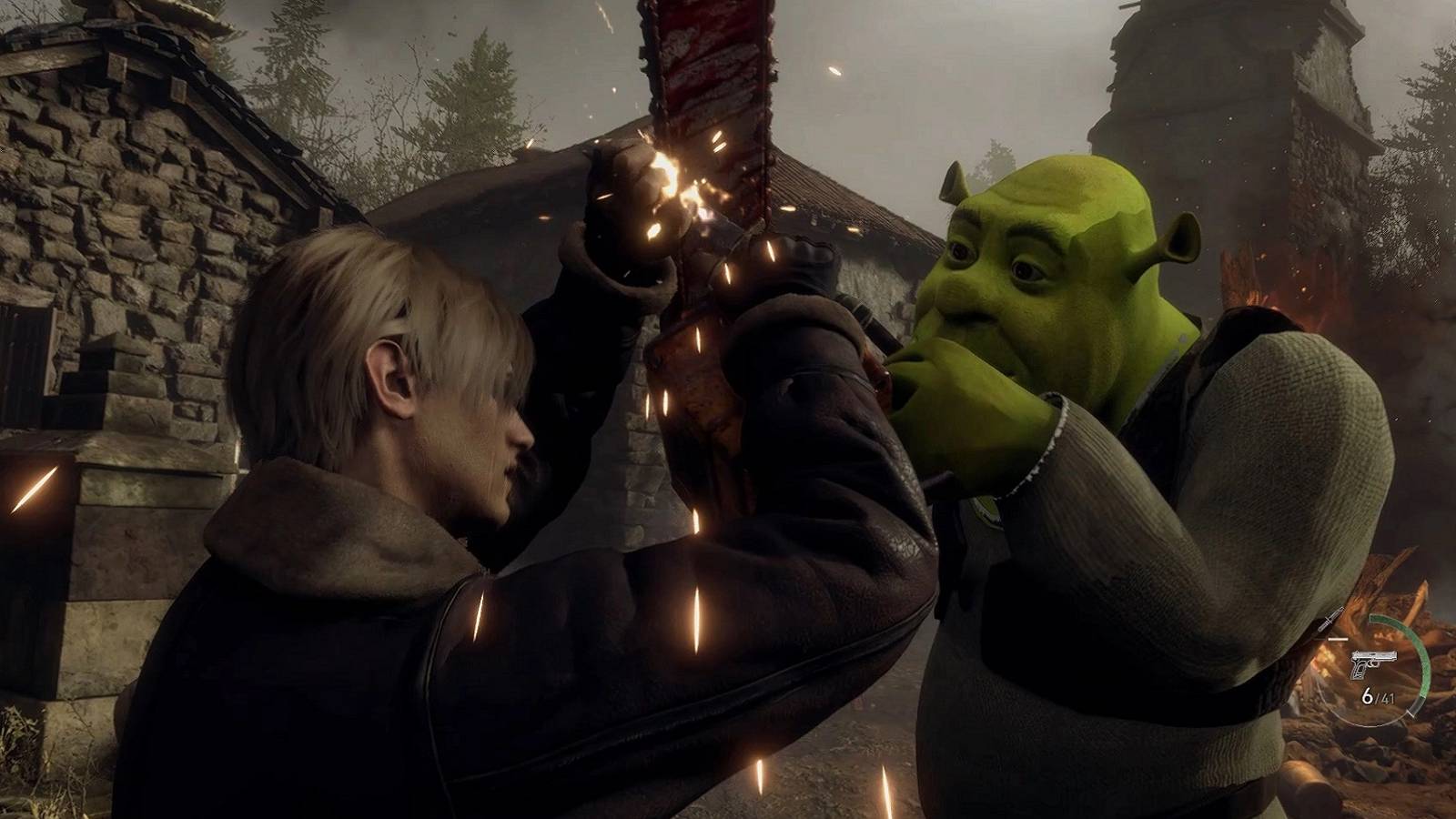Screen dimensions: 1456x819
Task: Click the ammo counter reading 6/41
Action: point(1379,696)
